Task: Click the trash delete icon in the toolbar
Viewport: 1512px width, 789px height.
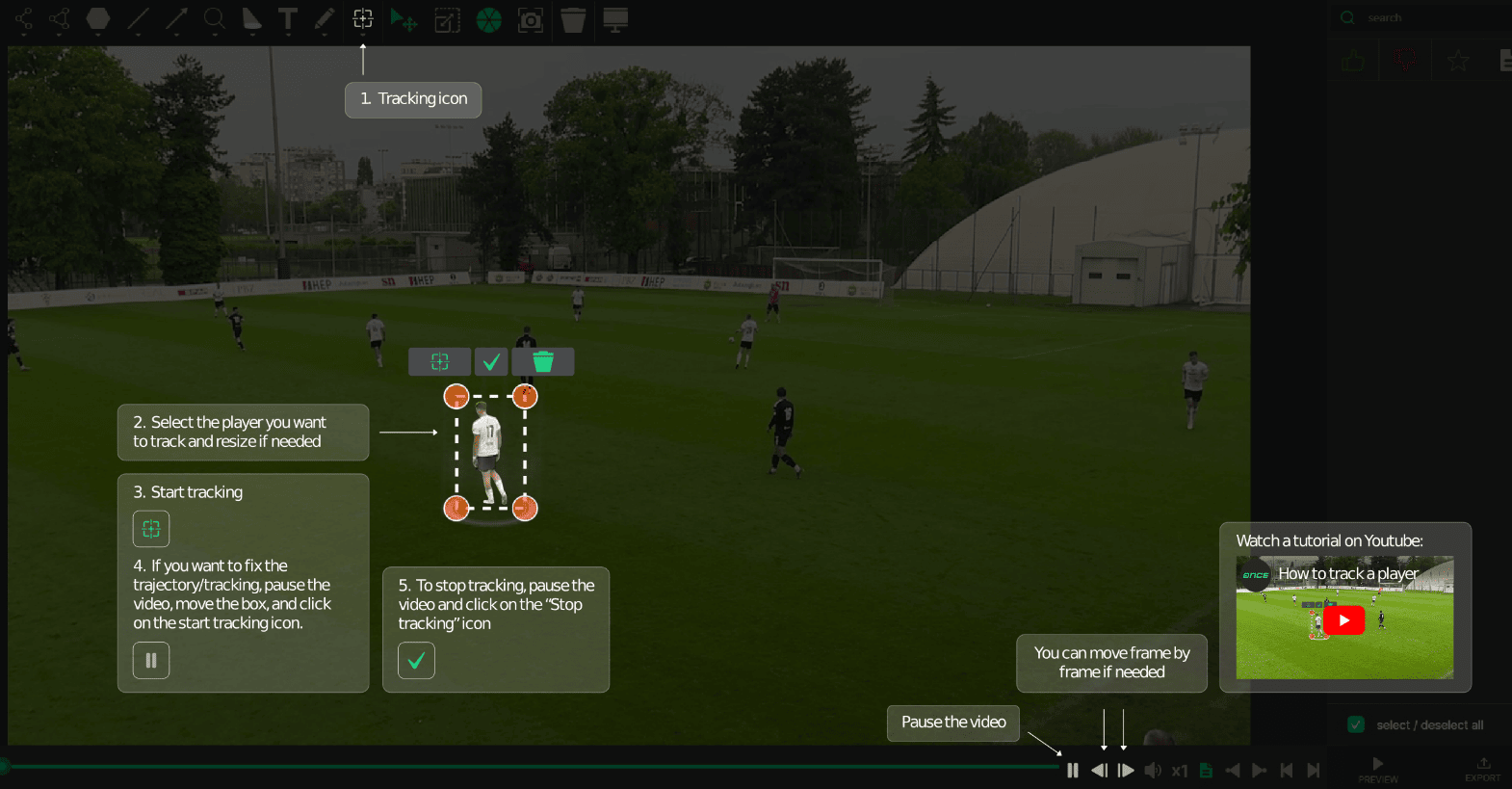Action: click(x=572, y=18)
